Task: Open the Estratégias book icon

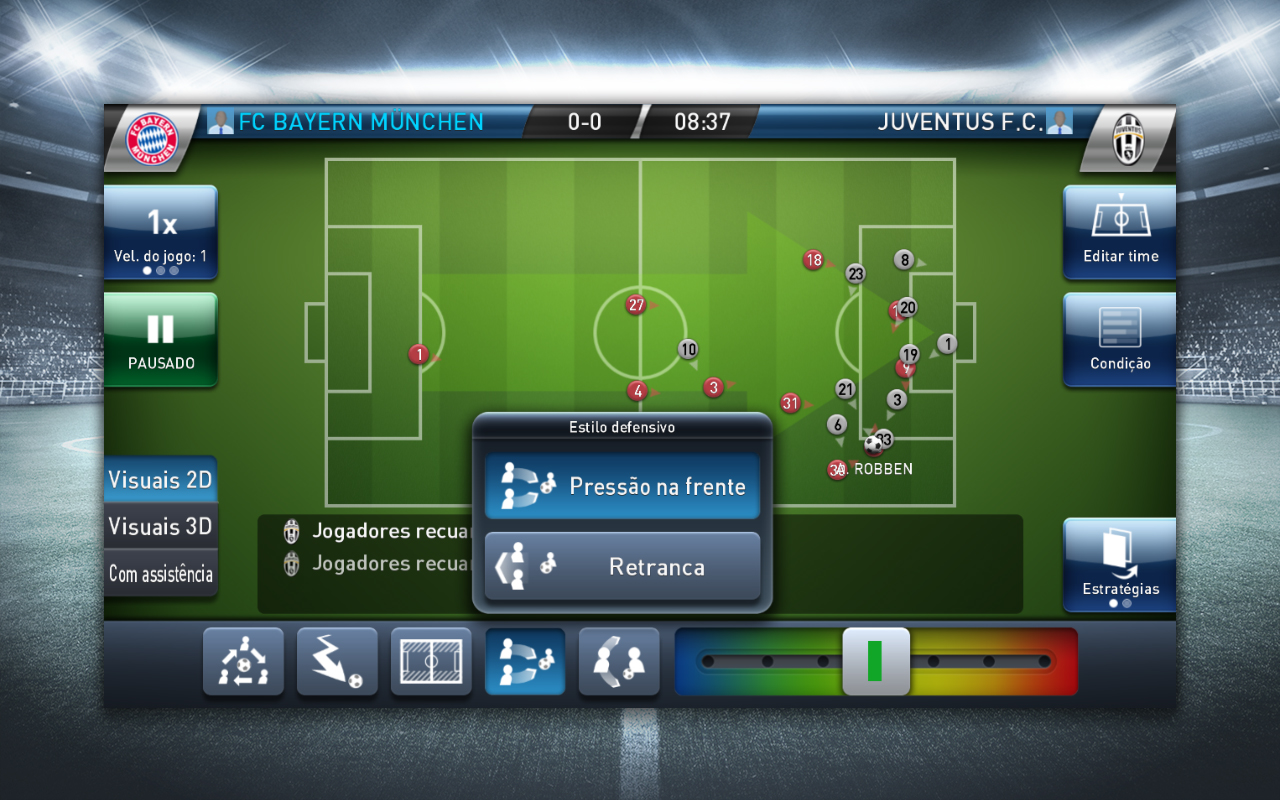Action: [1118, 560]
